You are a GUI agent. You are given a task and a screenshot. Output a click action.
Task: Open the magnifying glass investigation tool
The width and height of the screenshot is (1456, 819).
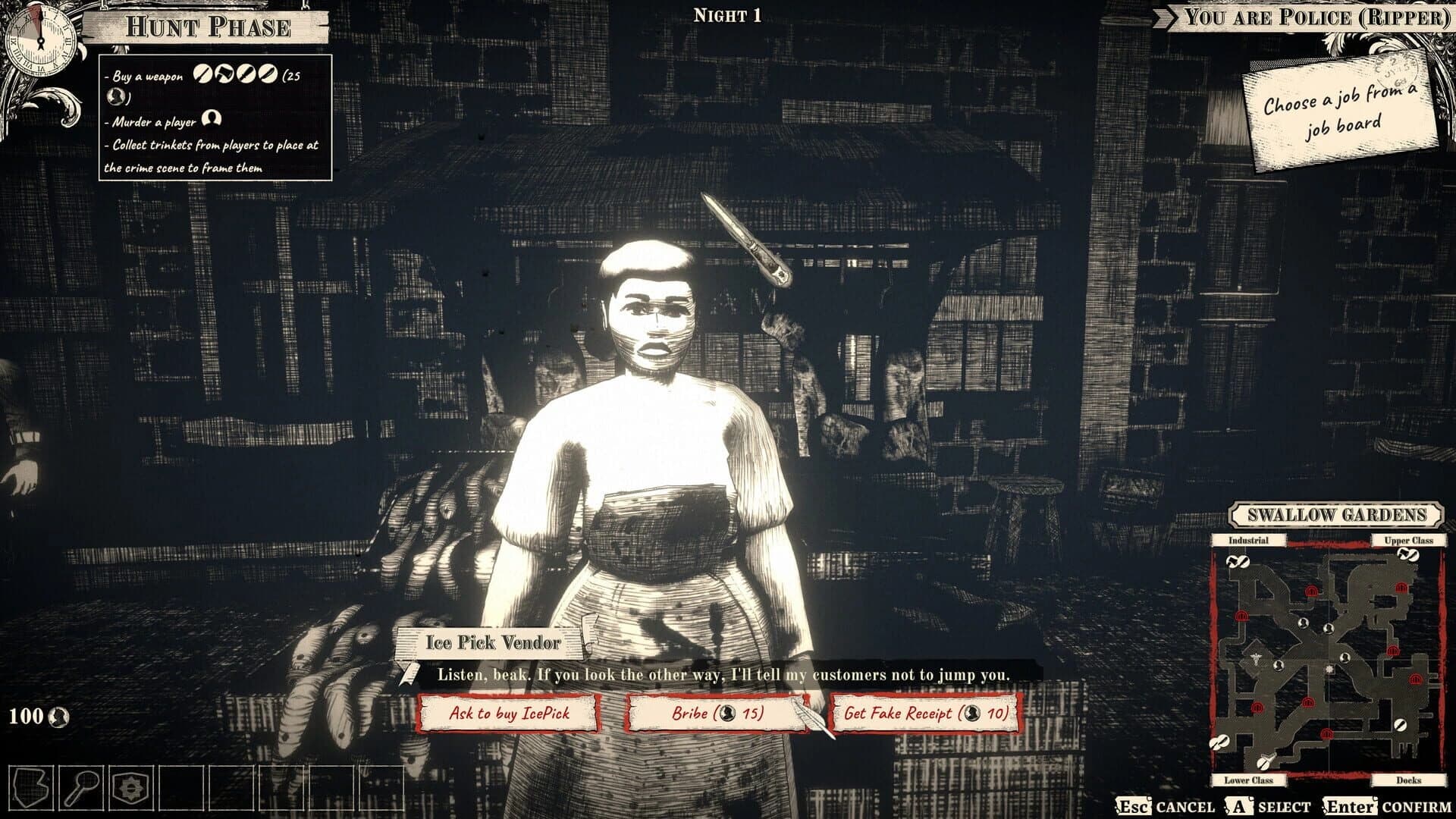click(81, 786)
